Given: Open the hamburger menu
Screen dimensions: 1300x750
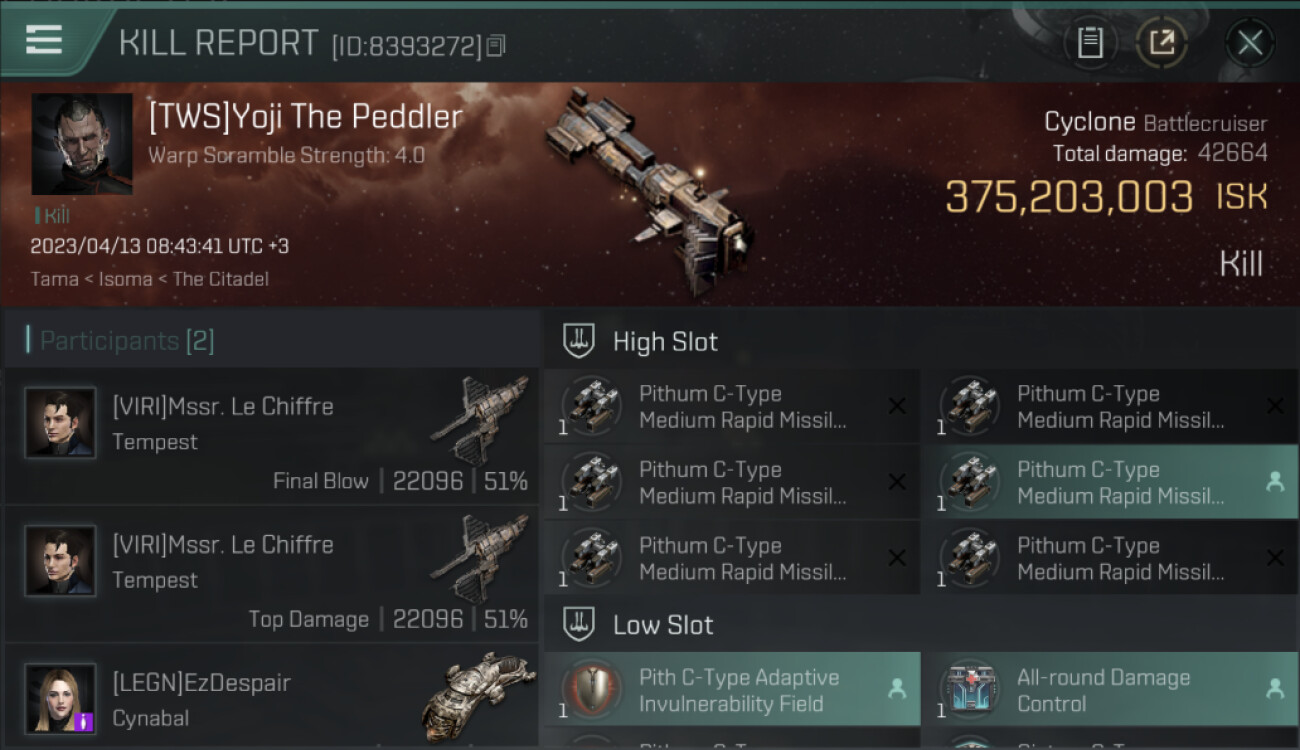Looking at the screenshot, I should pyautogui.click(x=44, y=41).
